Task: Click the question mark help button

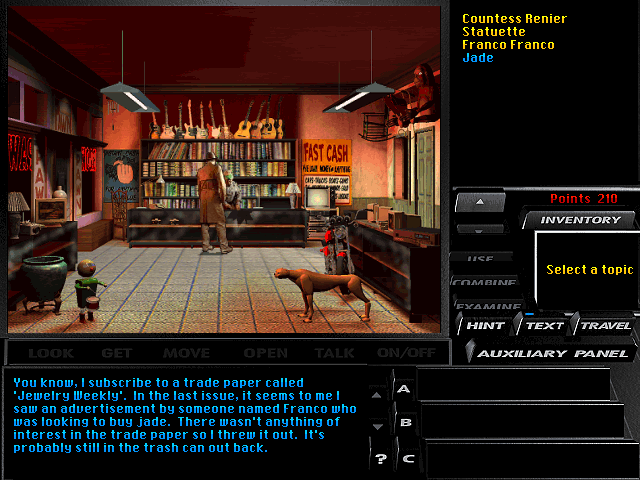Action: [x=379, y=459]
